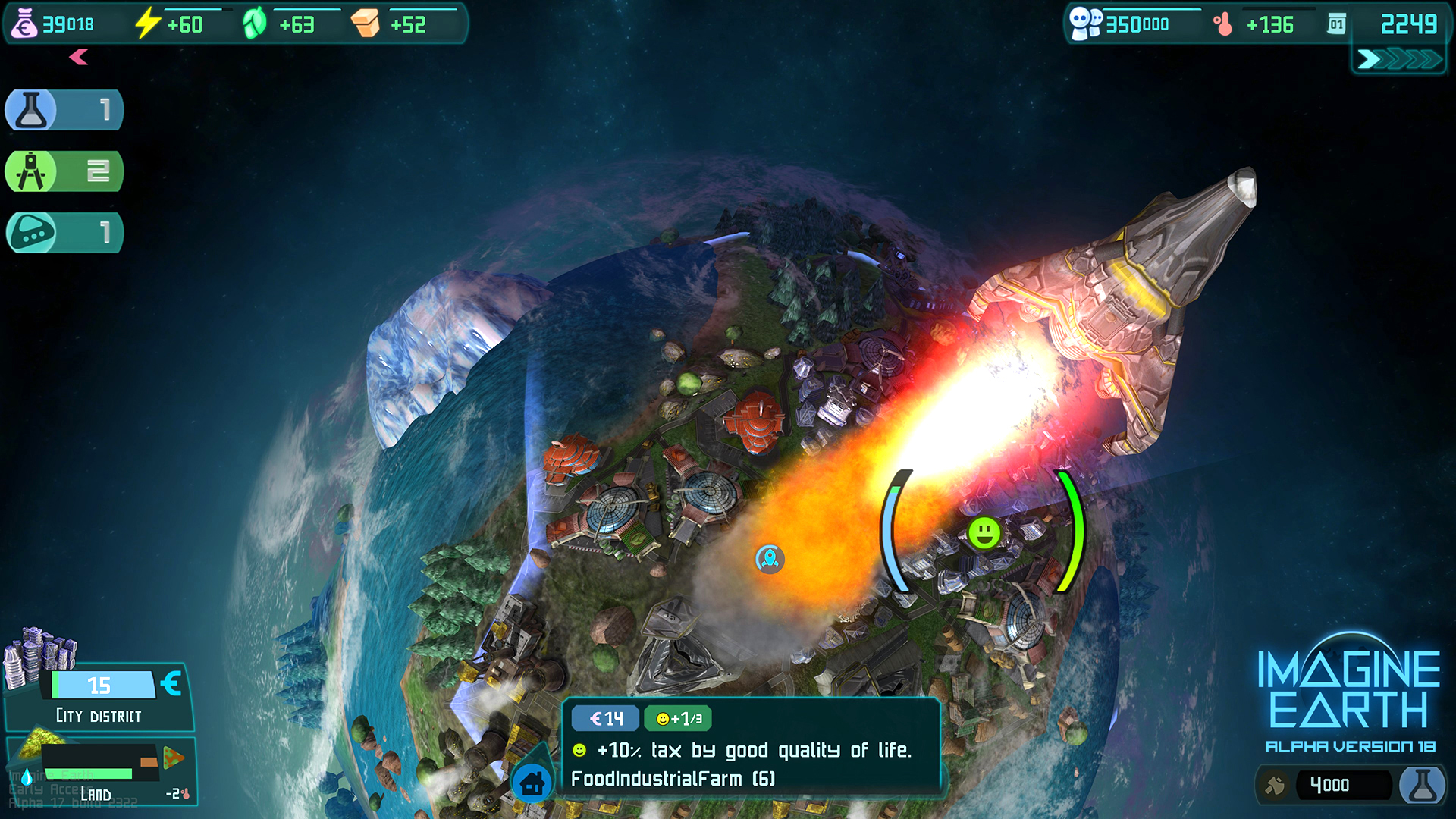Click the green smiley face on the planet
1456x819 pixels.
click(x=984, y=533)
